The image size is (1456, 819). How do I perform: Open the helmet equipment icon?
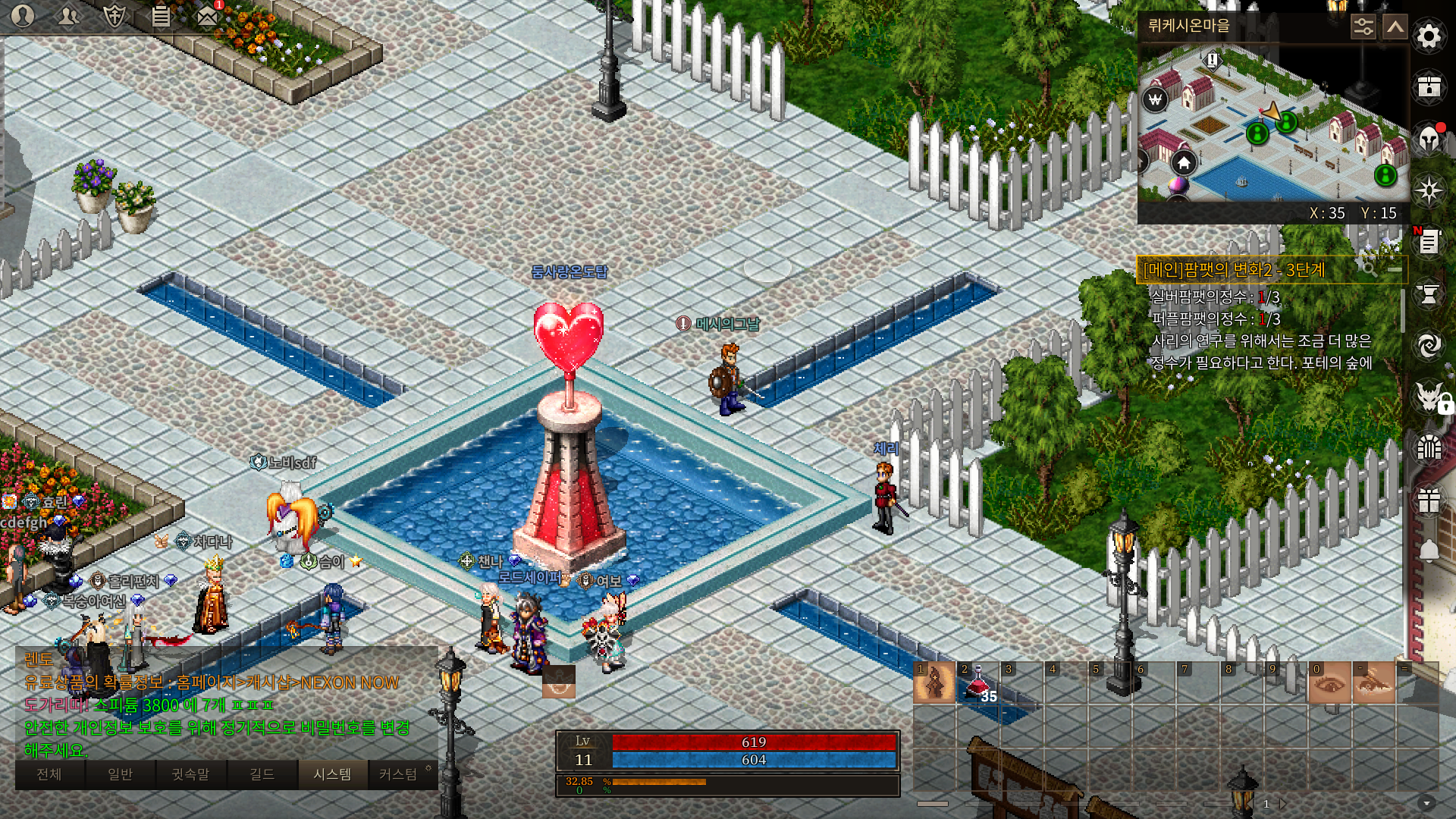click(x=1429, y=139)
